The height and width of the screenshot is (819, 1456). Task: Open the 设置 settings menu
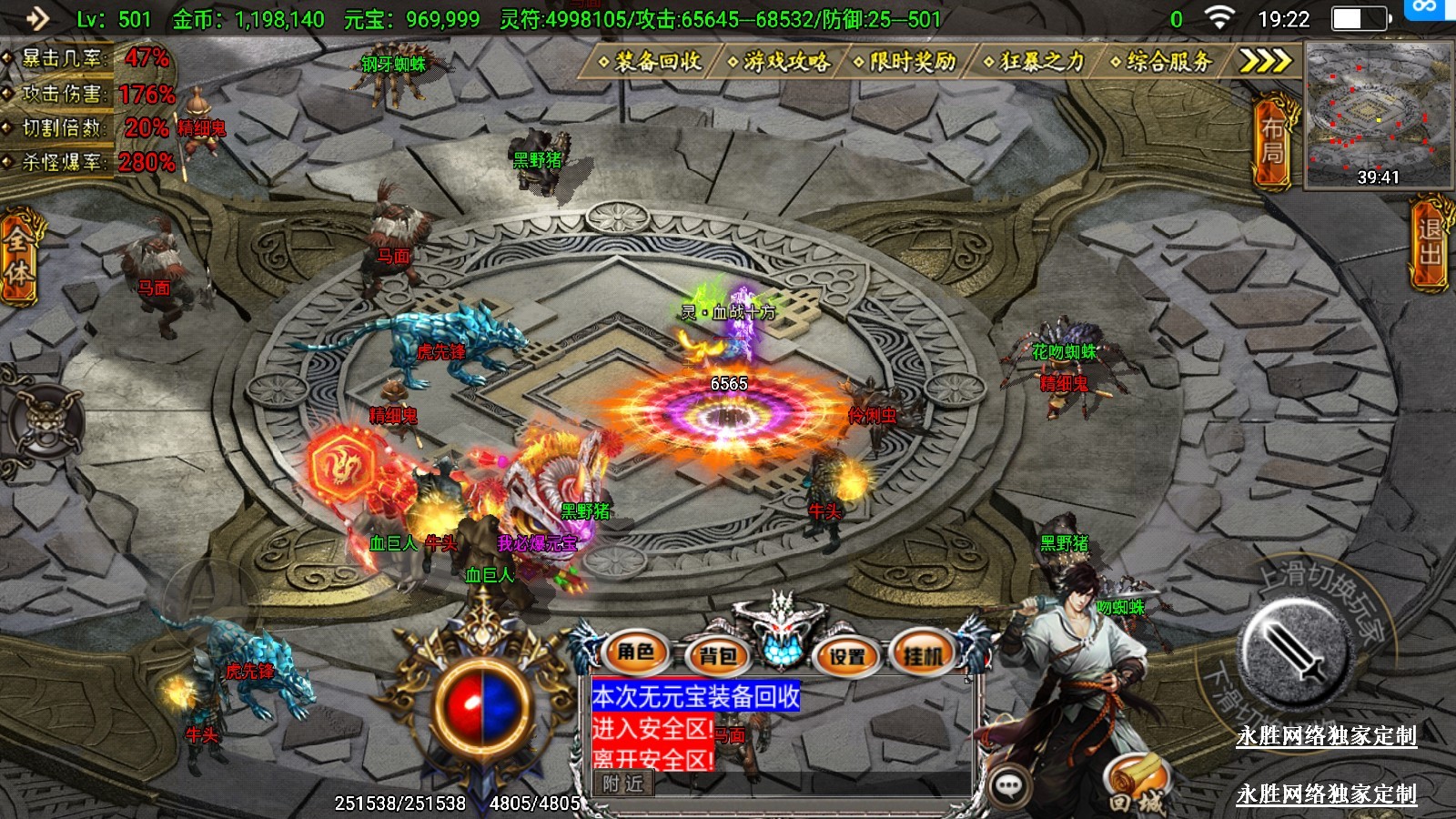[x=847, y=655]
